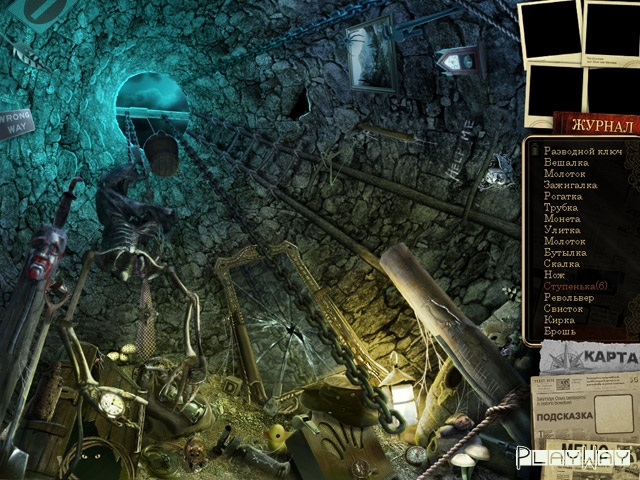Viewport: 640px width, 480px height.
Task: Choose the Бутылка list entry
Action: tap(566, 253)
